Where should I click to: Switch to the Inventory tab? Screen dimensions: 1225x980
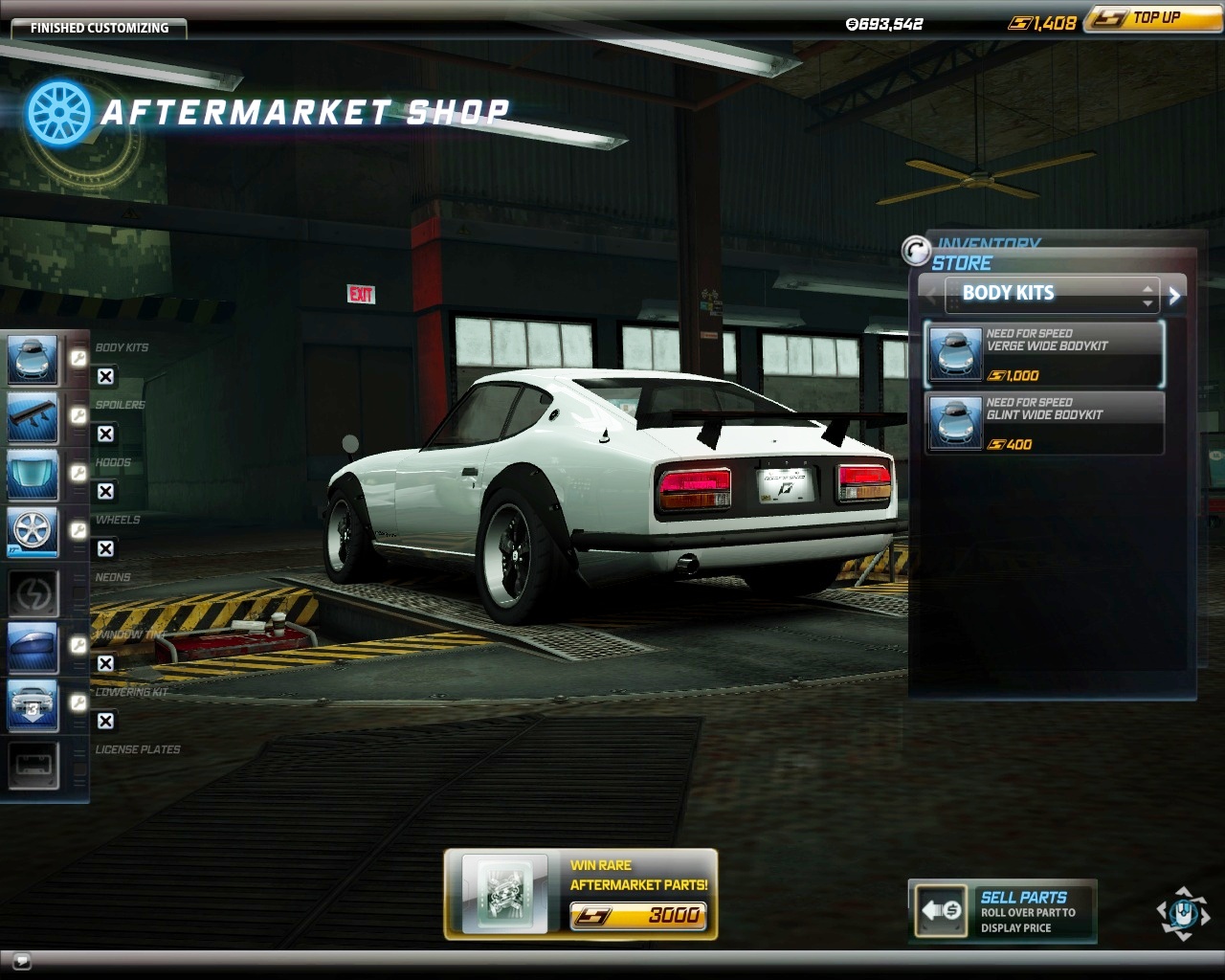988,244
